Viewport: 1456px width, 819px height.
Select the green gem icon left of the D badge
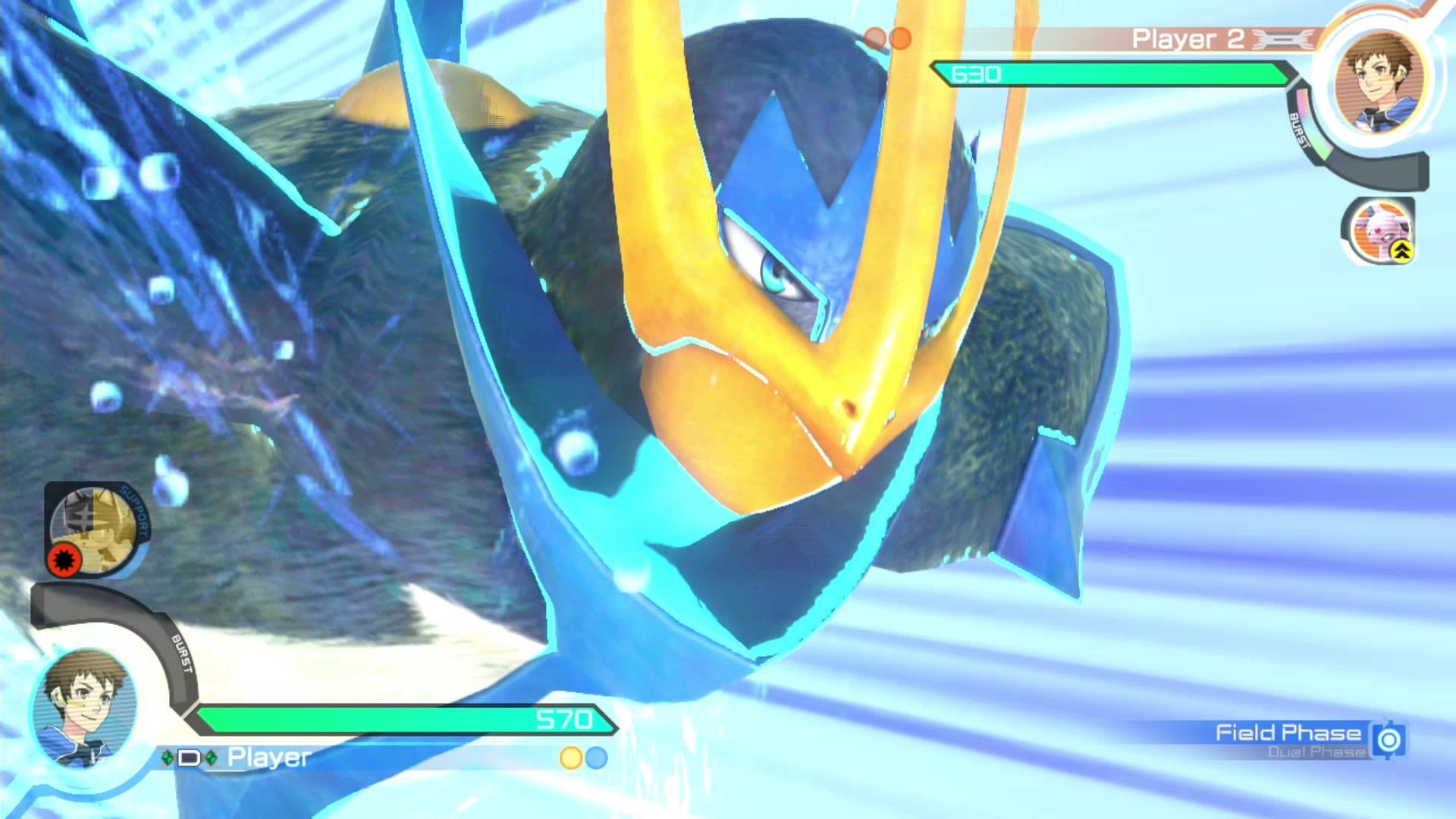pos(168,756)
